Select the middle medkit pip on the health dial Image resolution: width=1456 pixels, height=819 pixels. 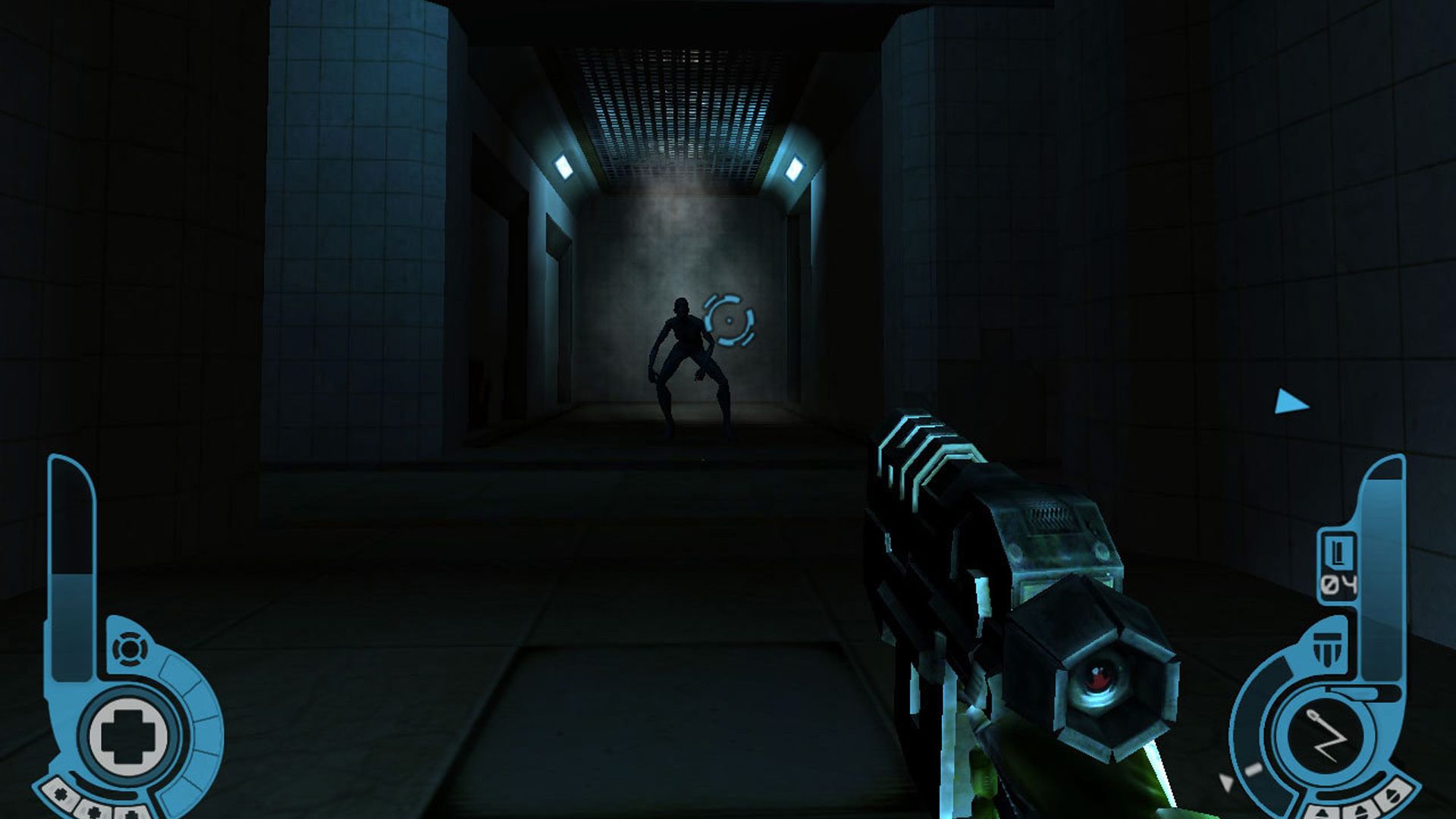point(94,810)
